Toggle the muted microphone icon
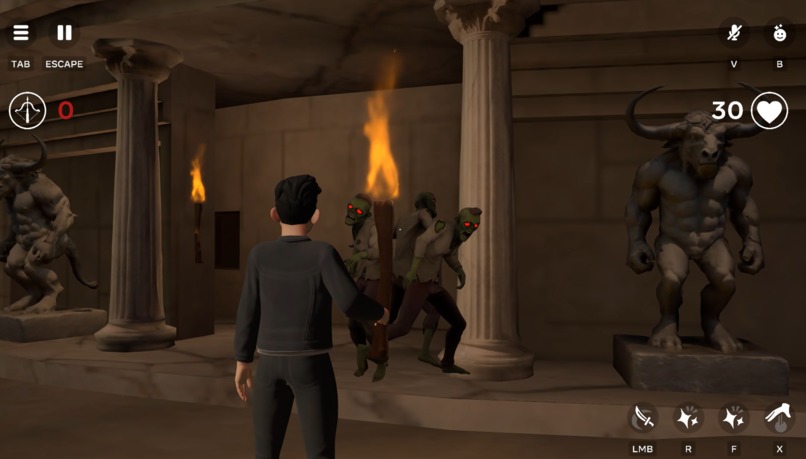The width and height of the screenshot is (806, 459). (x=734, y=33)
